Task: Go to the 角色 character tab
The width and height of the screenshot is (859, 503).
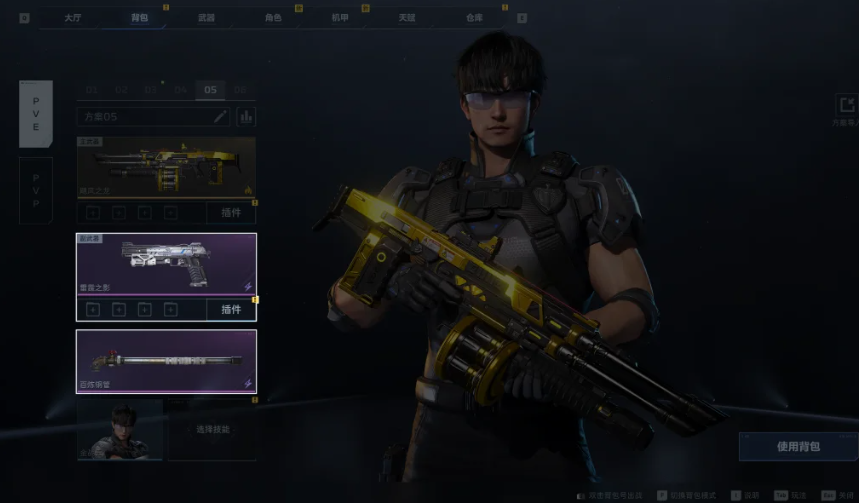Action: click(x=273, y=18)
